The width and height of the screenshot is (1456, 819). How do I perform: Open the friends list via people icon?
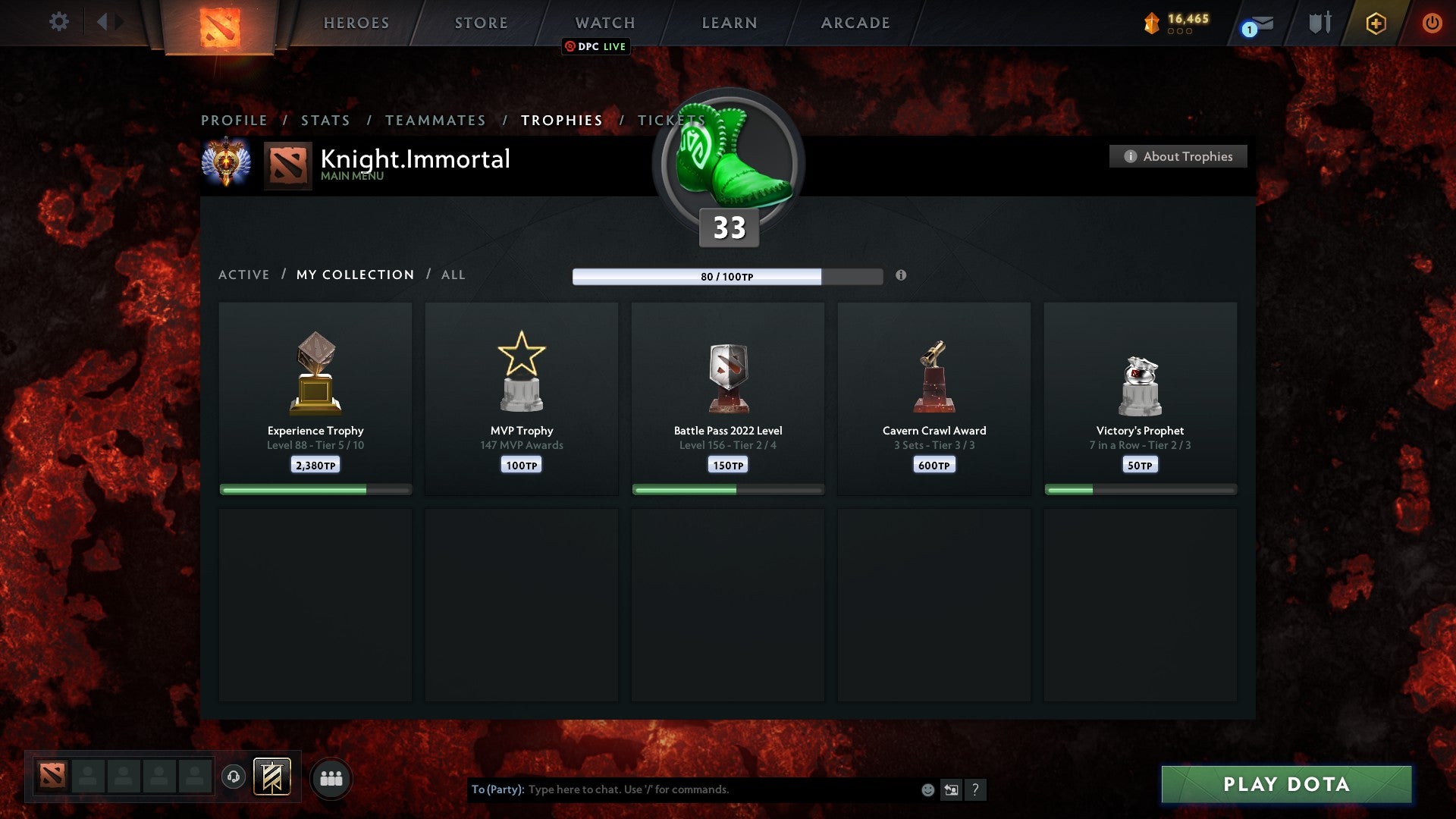(331, 777)
